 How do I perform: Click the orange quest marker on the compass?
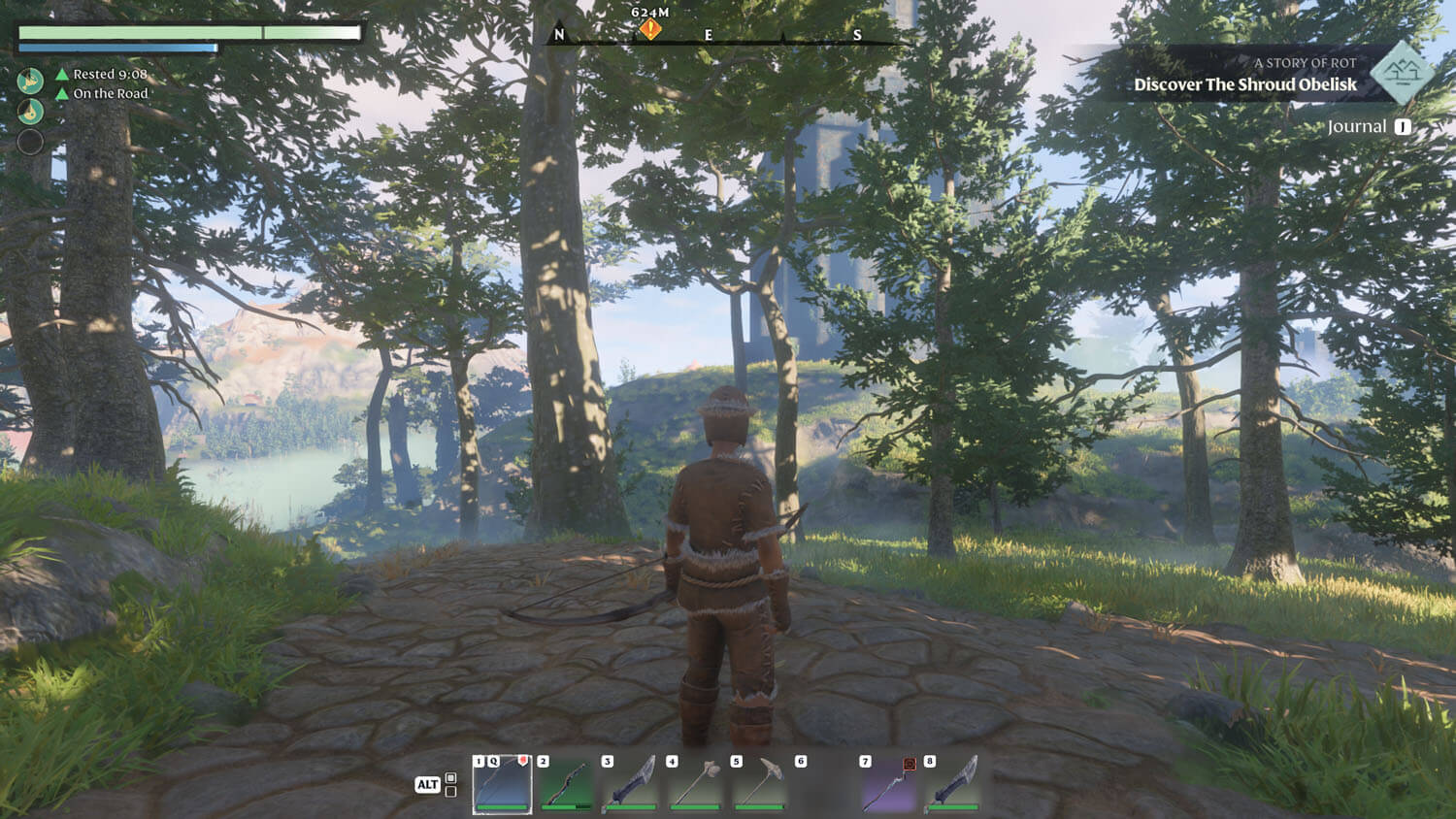649,30
